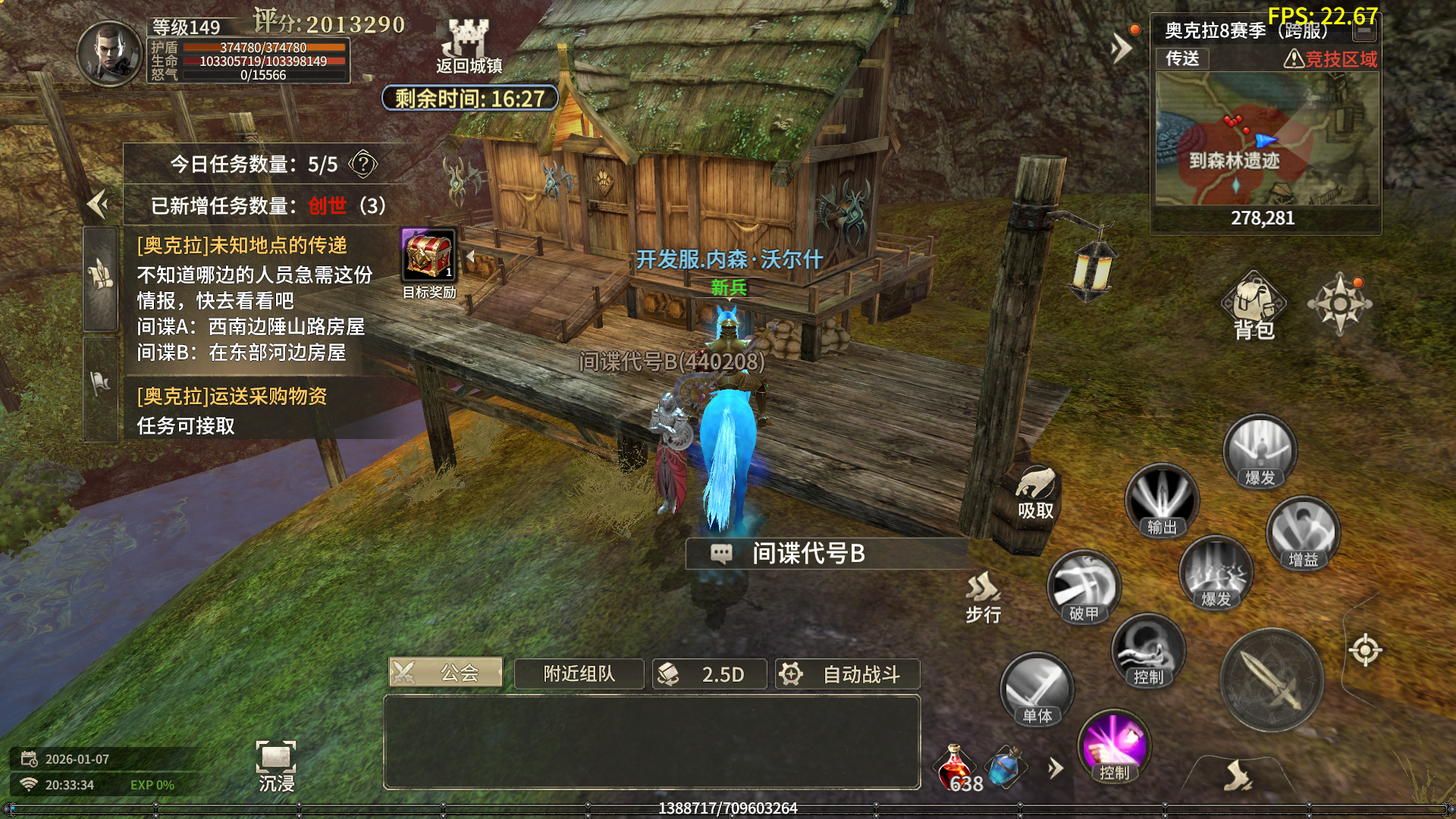Toggle 步行 walking mode
This screenshot has height=819, width=1456.
pos(983,597)
